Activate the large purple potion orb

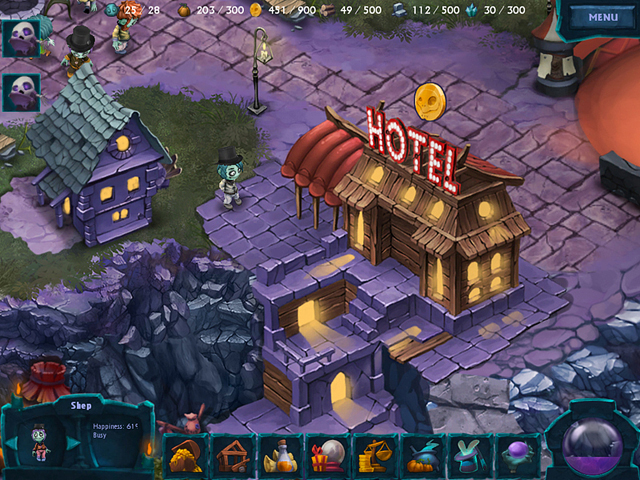coord(592,440)
